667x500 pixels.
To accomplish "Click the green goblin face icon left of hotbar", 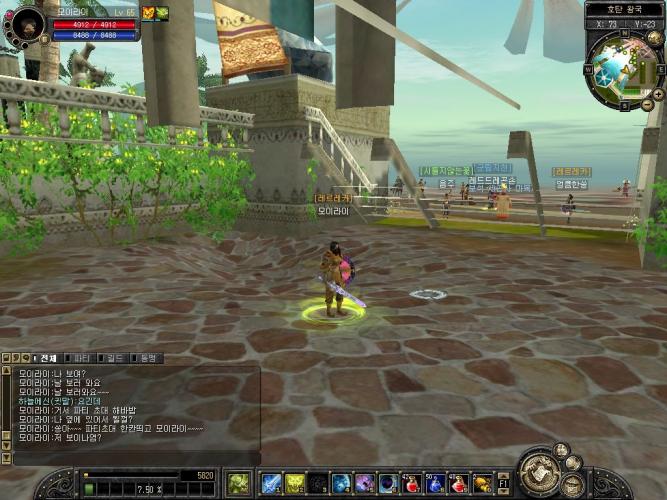I will tap(238, 484).
